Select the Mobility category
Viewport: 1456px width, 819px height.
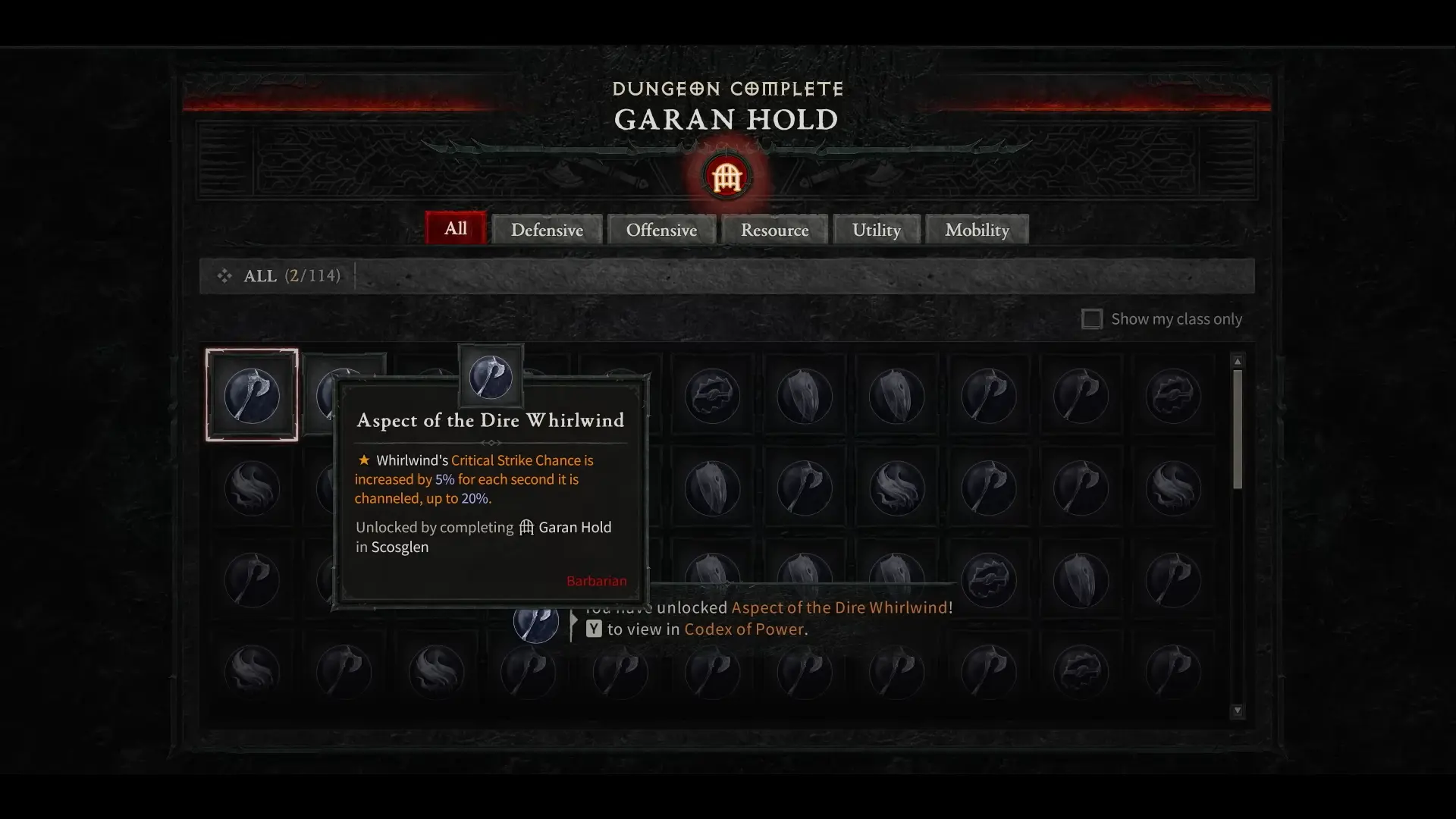click(x=976, y=229)
